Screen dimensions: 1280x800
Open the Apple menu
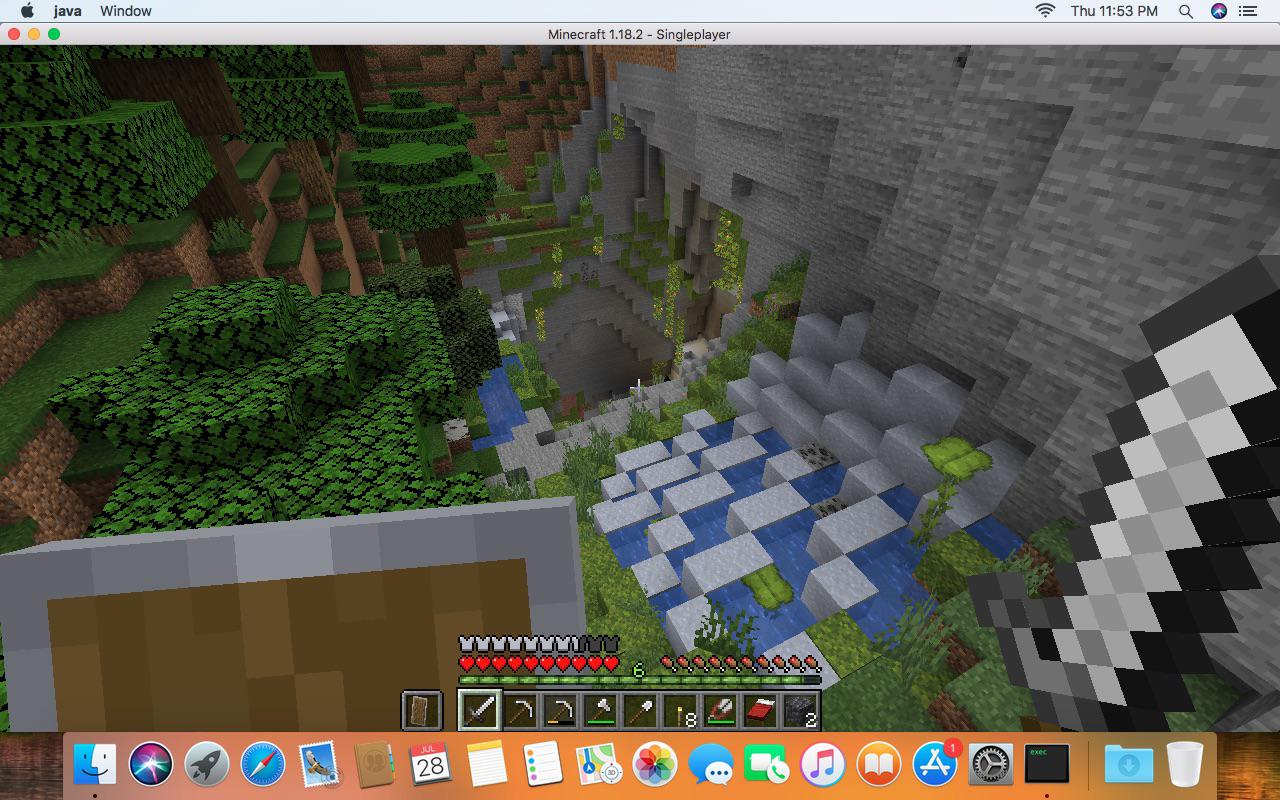point(26,11)
